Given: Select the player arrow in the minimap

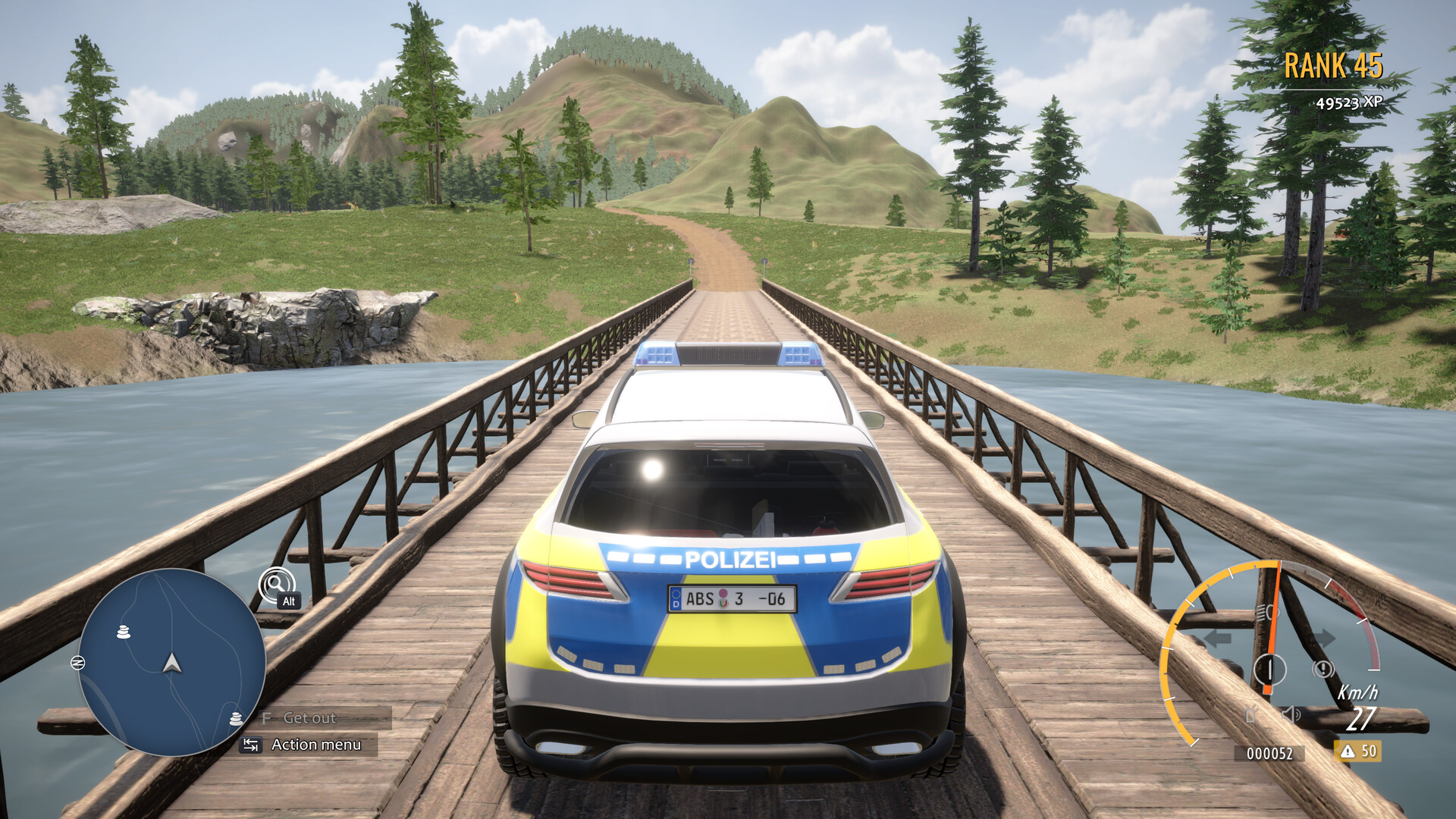Looking at the screenshot, I should (171, 664).
